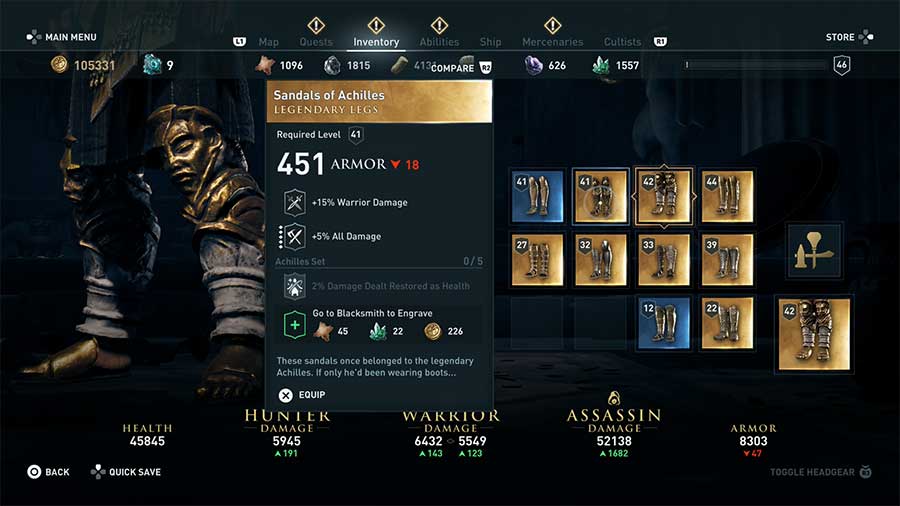900x506 pixels.
Task: Select the level 32 leg armor slot
Action: [x=600, y=259]
